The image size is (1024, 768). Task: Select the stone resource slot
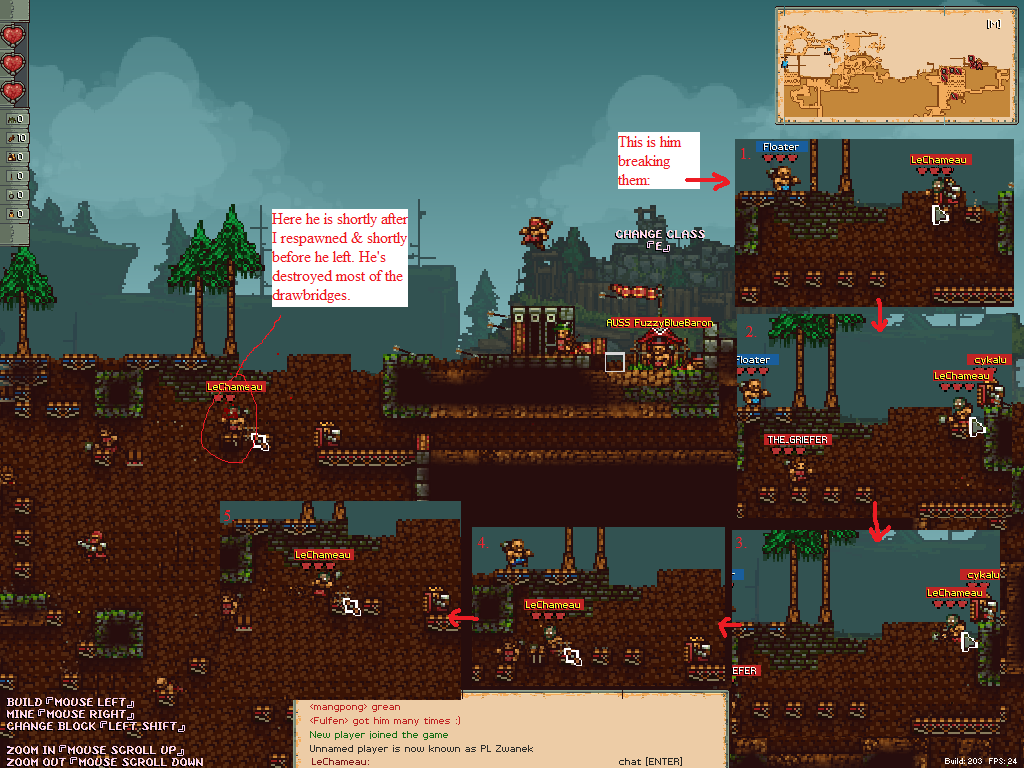pos(15,119)
